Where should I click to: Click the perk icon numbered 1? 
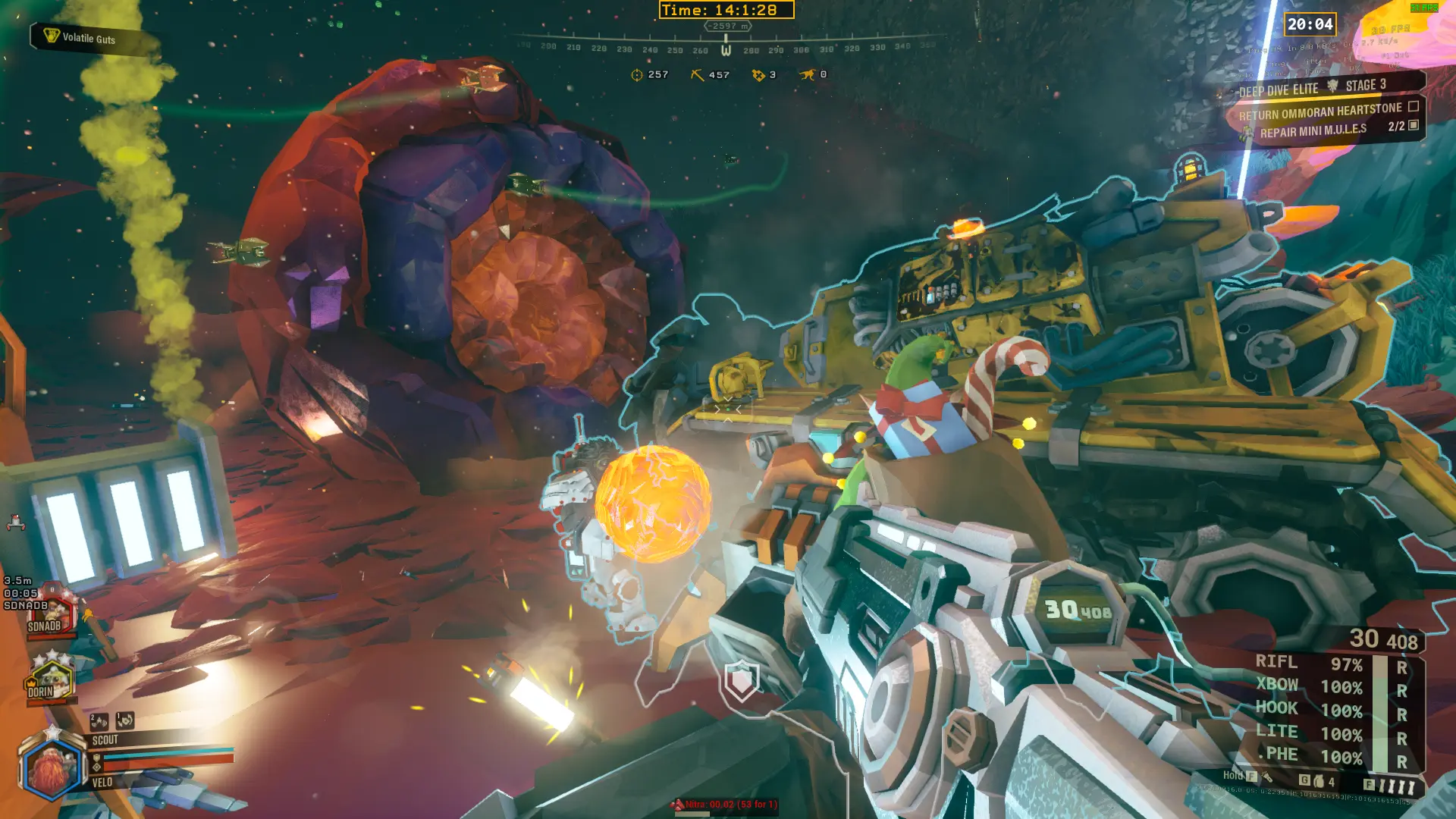125,720
